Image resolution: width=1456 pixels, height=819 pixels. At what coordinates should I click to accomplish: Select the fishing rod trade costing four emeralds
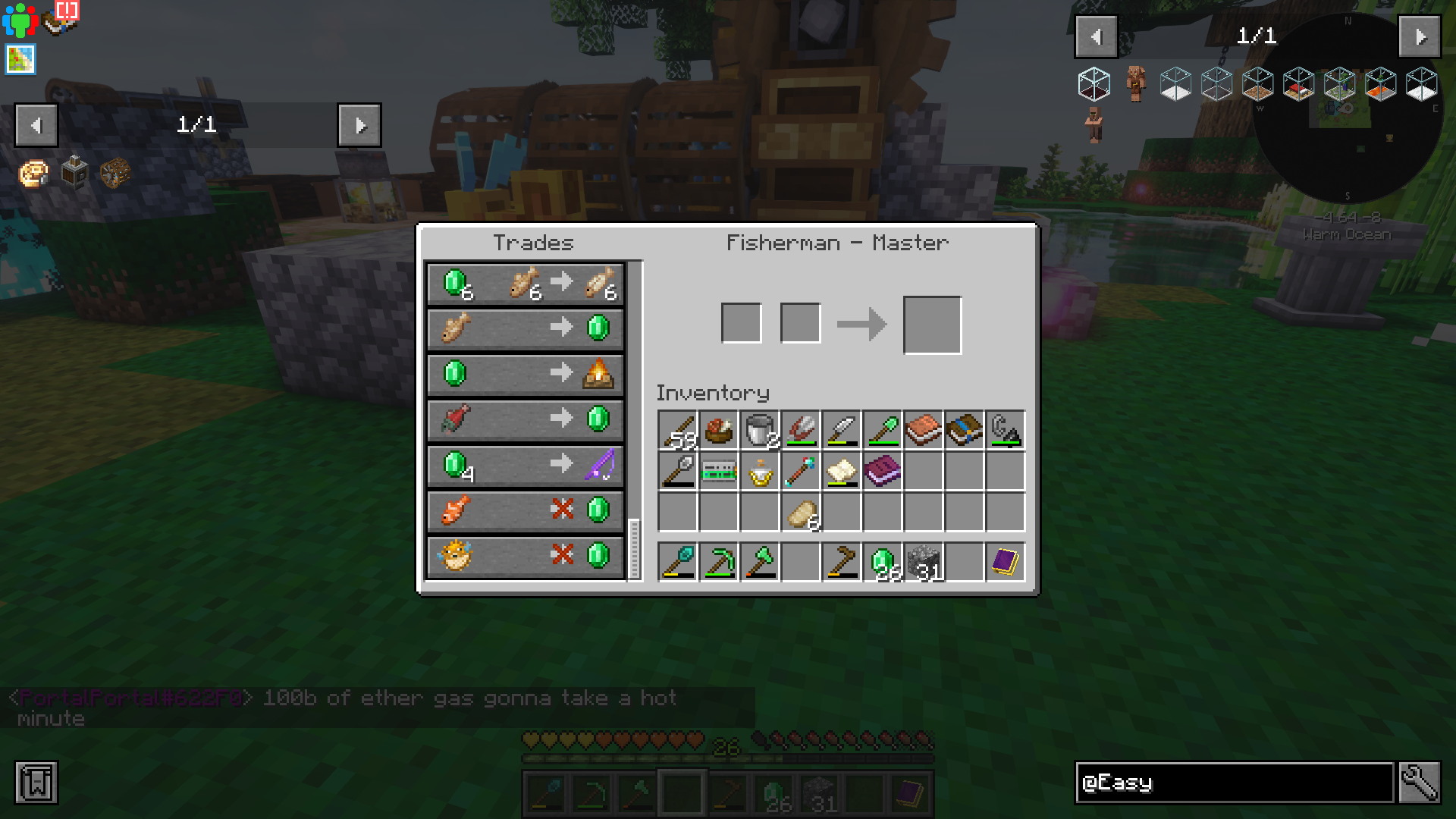(x=526, y=466)
